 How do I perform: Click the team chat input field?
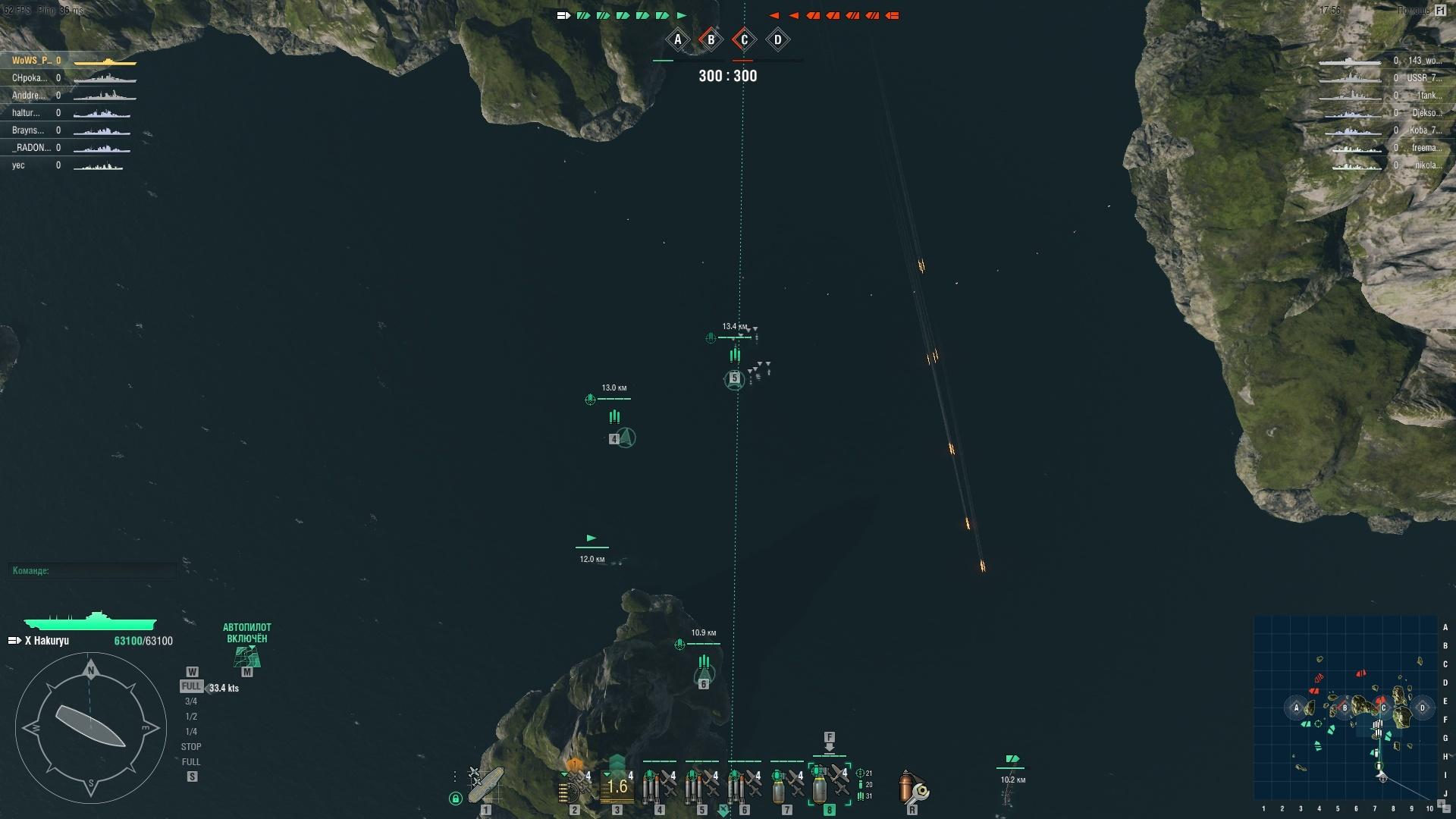[x=93, y=570]
